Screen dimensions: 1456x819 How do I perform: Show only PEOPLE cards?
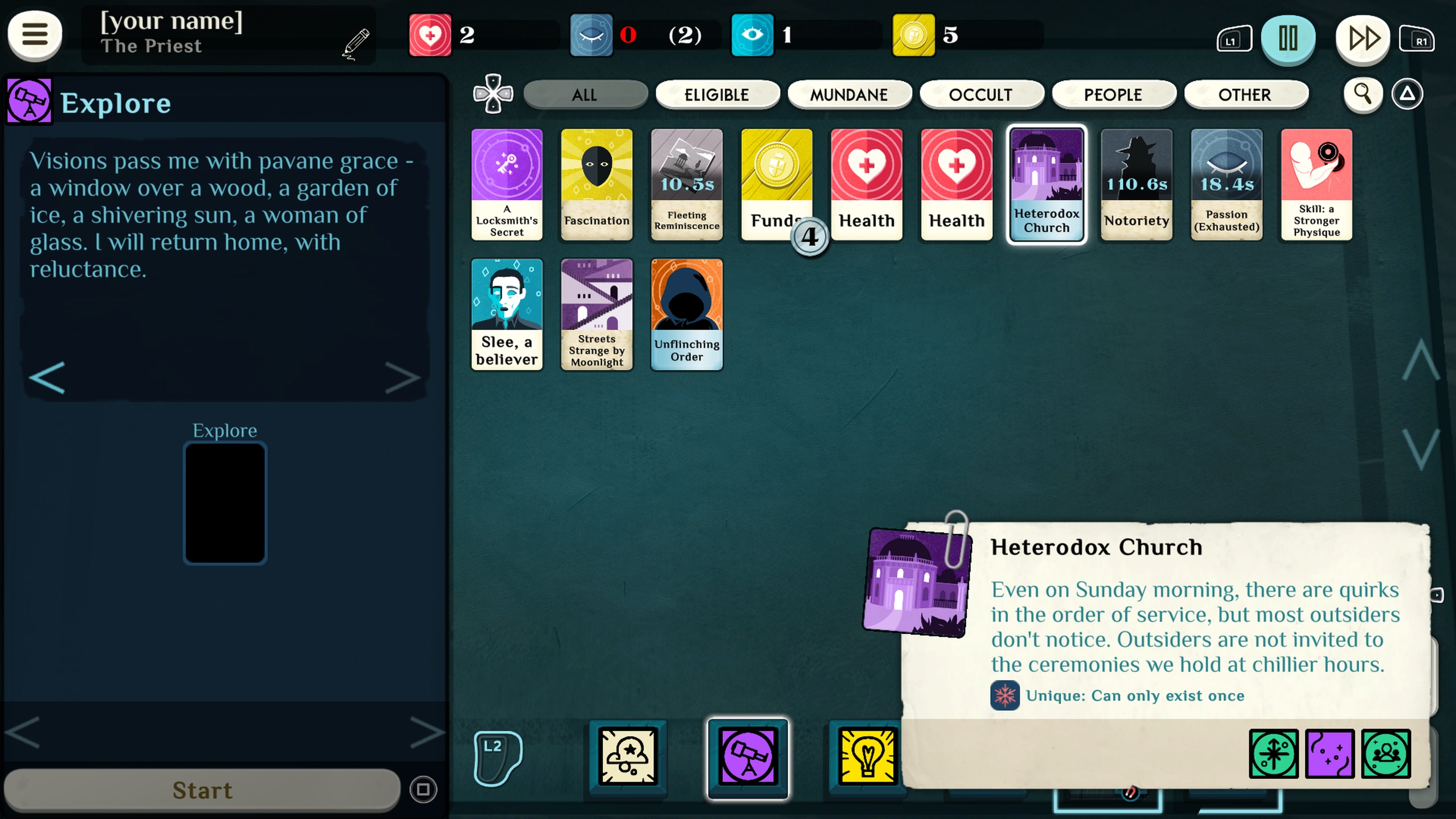(1113, 94)
